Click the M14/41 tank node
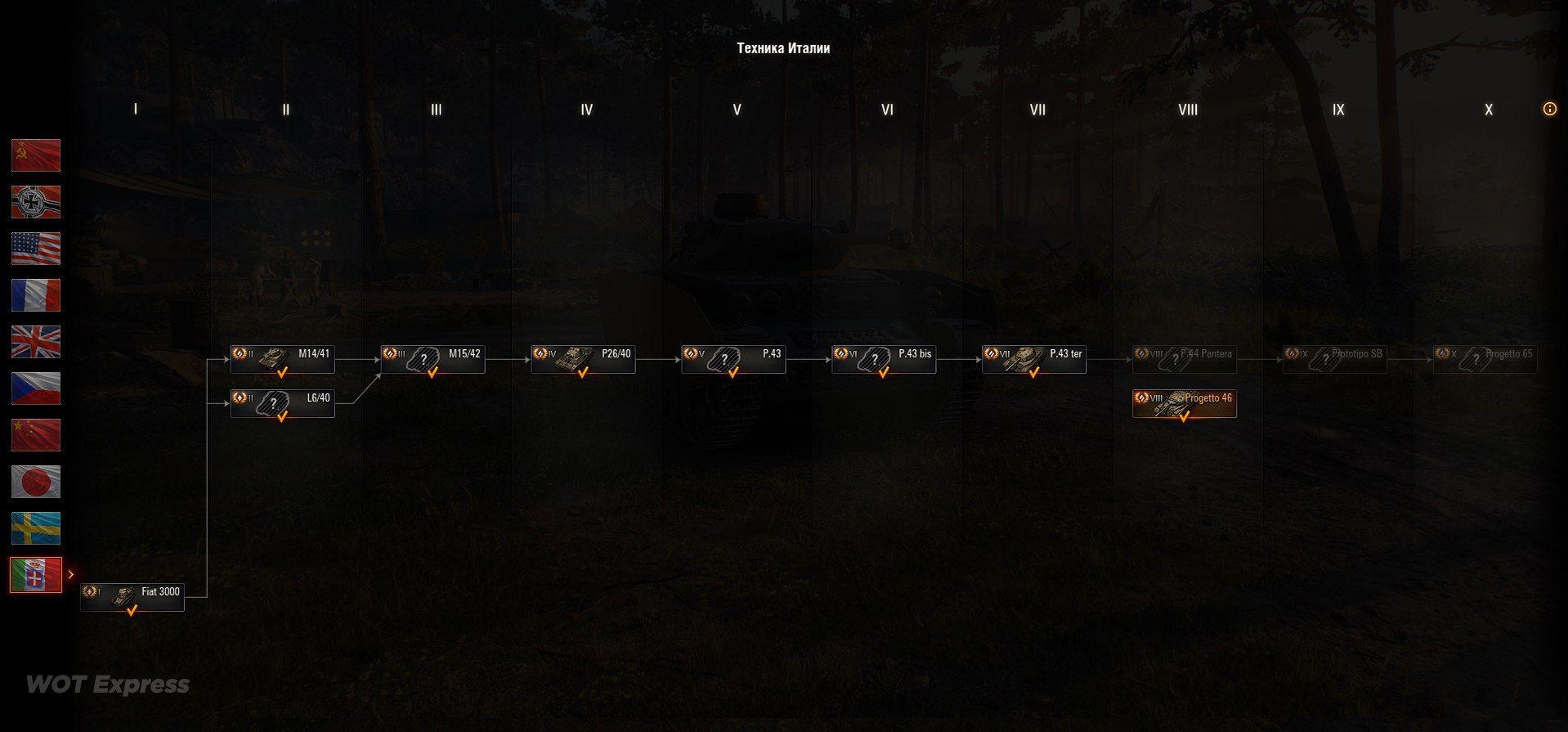This screenshot has height=732, width=1568. (283, 359)
